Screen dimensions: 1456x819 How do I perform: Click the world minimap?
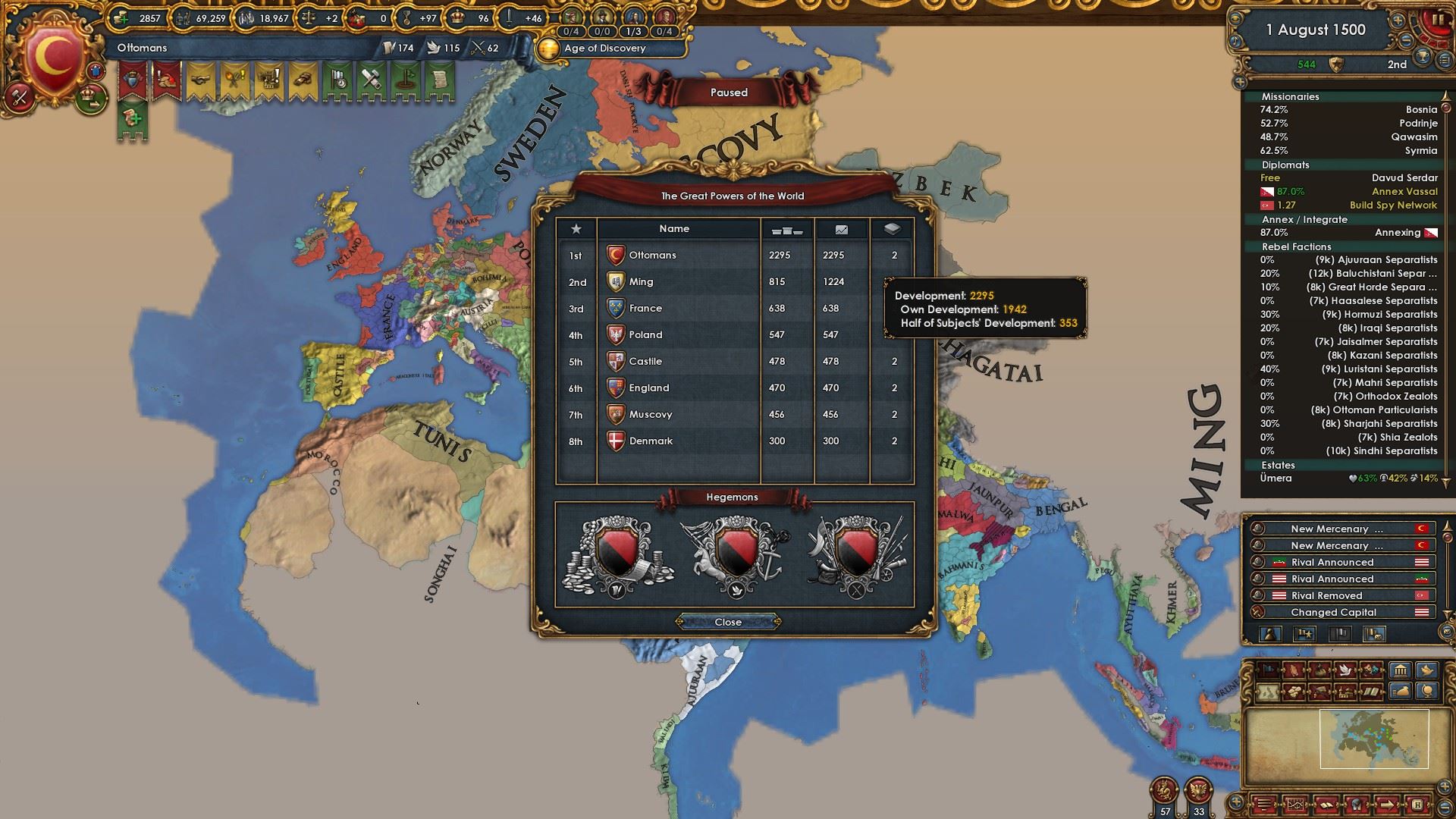(x=1336, y=739)
